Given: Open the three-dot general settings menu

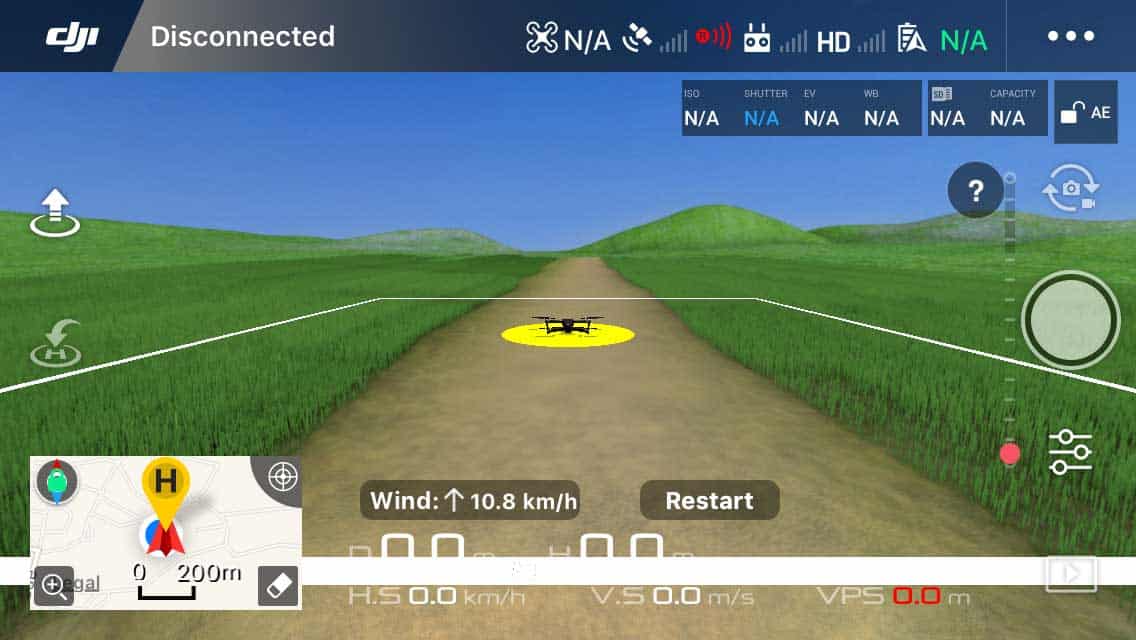Looking at the screenshot, I should point(1071,37).
